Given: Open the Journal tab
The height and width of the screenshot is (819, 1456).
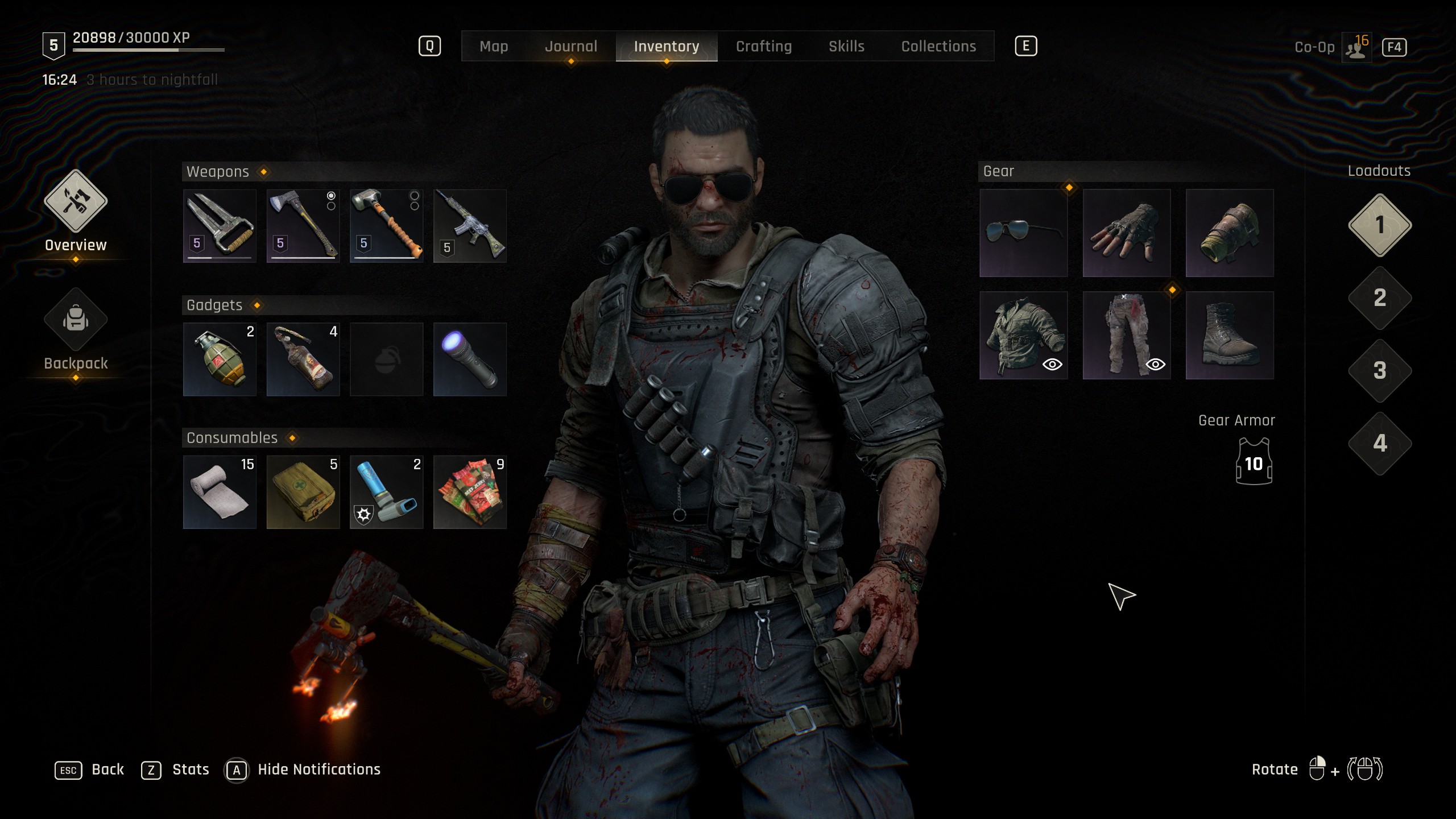Looking at the screenshot, I should point(570,47).
